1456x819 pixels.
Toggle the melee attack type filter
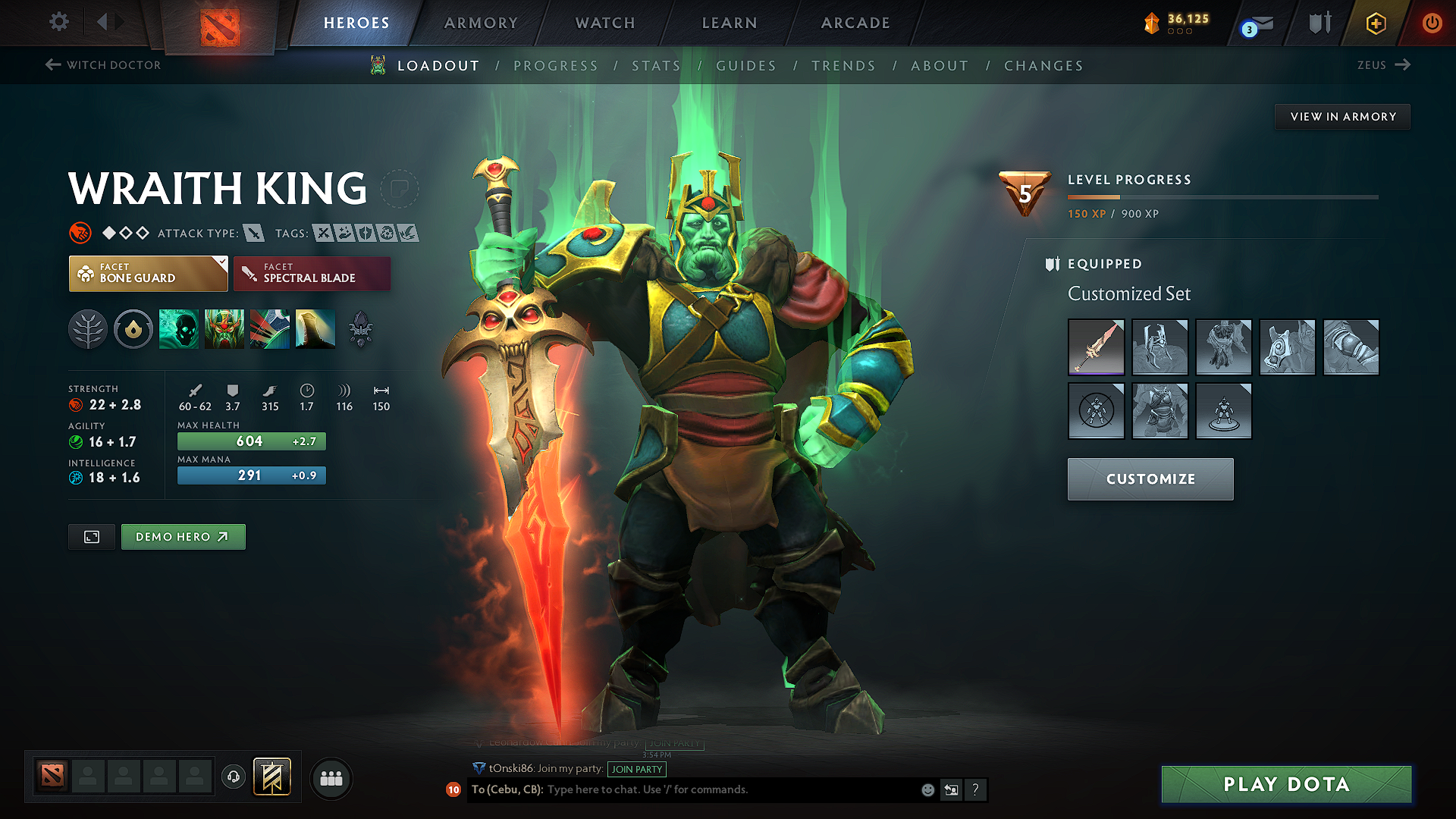click(254, 233)
